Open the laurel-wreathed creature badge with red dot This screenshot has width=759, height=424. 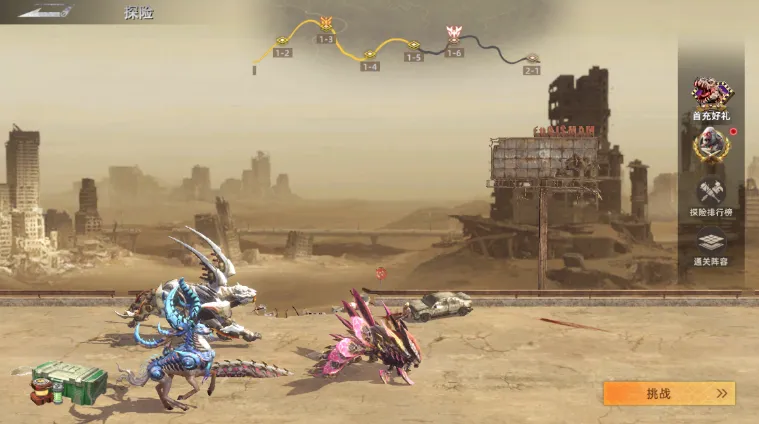coord(711,146)
